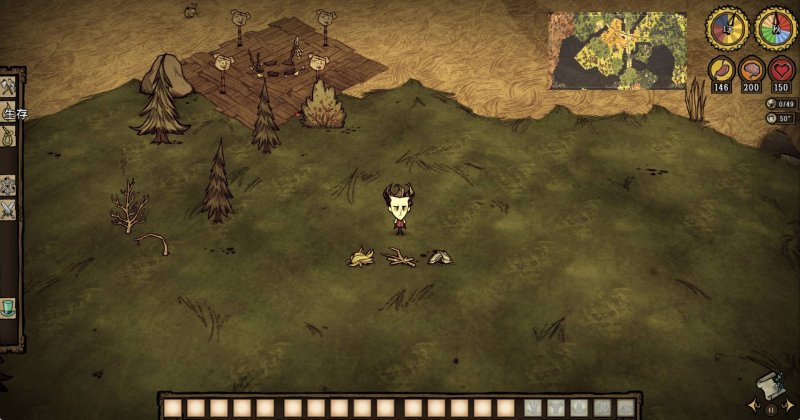This screenshot has height=420, width=800.
Task: Click the minimap overlay
Action: pos(617,50)
